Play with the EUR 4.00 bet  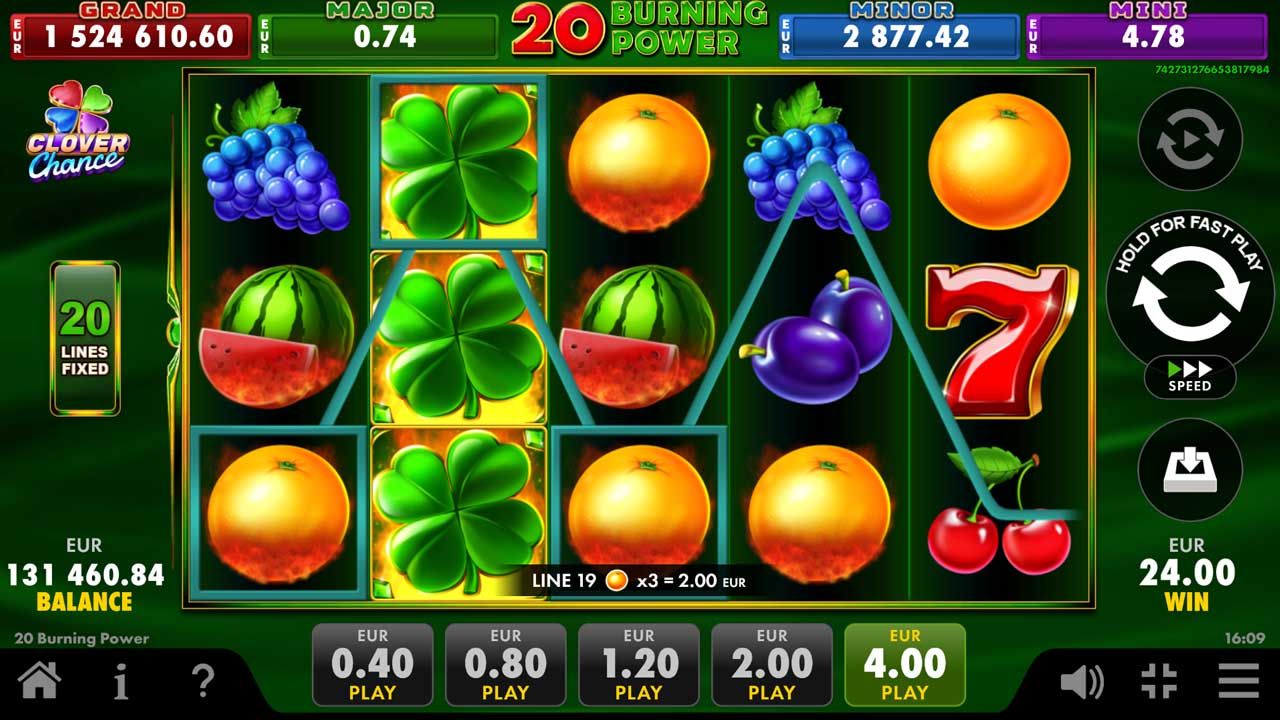coord(904,665)
